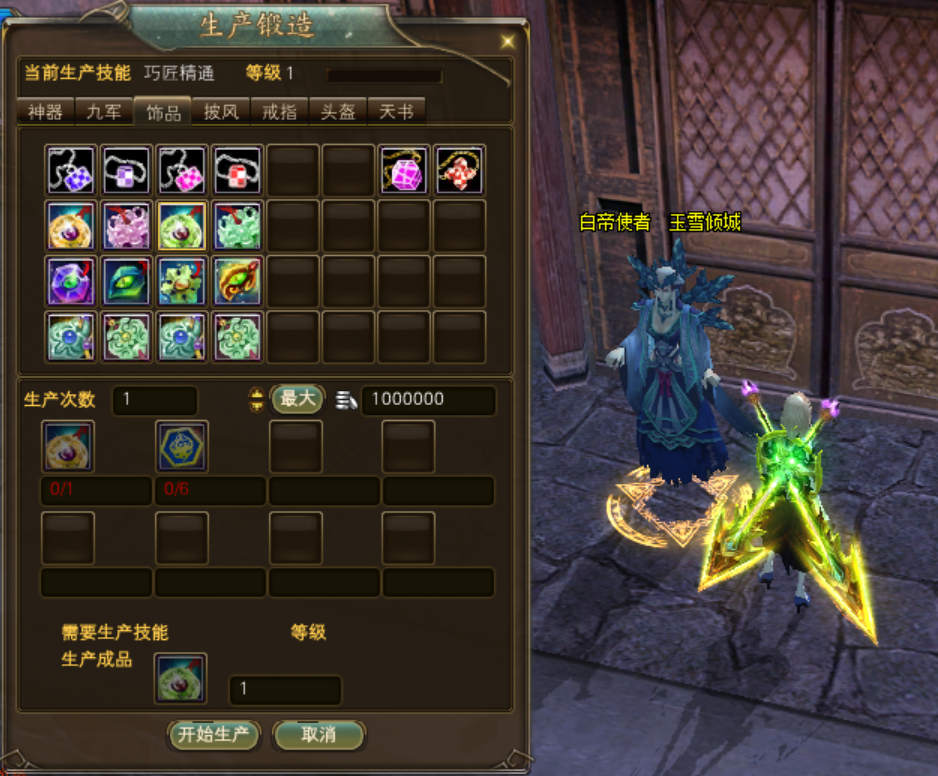Viewport: 938px width, 776px height.
Task: Set quantity to maximum with 最大
Action: coord(297,399)
